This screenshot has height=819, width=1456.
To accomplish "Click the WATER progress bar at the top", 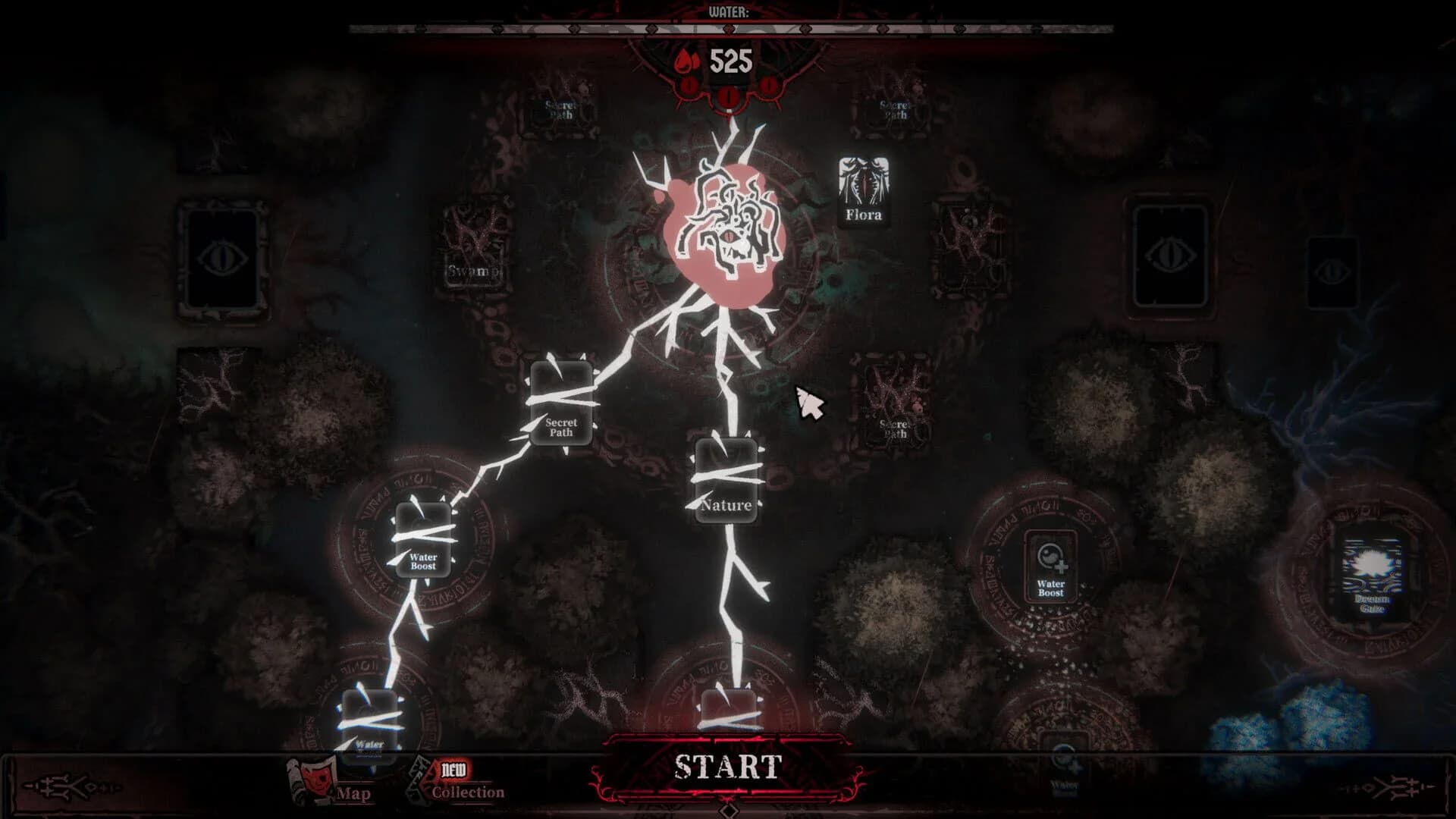I will 728,30.
